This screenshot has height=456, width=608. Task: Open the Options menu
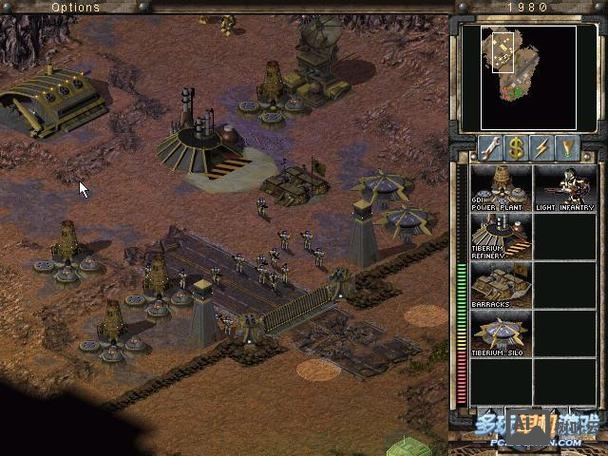tap(75, 7)
